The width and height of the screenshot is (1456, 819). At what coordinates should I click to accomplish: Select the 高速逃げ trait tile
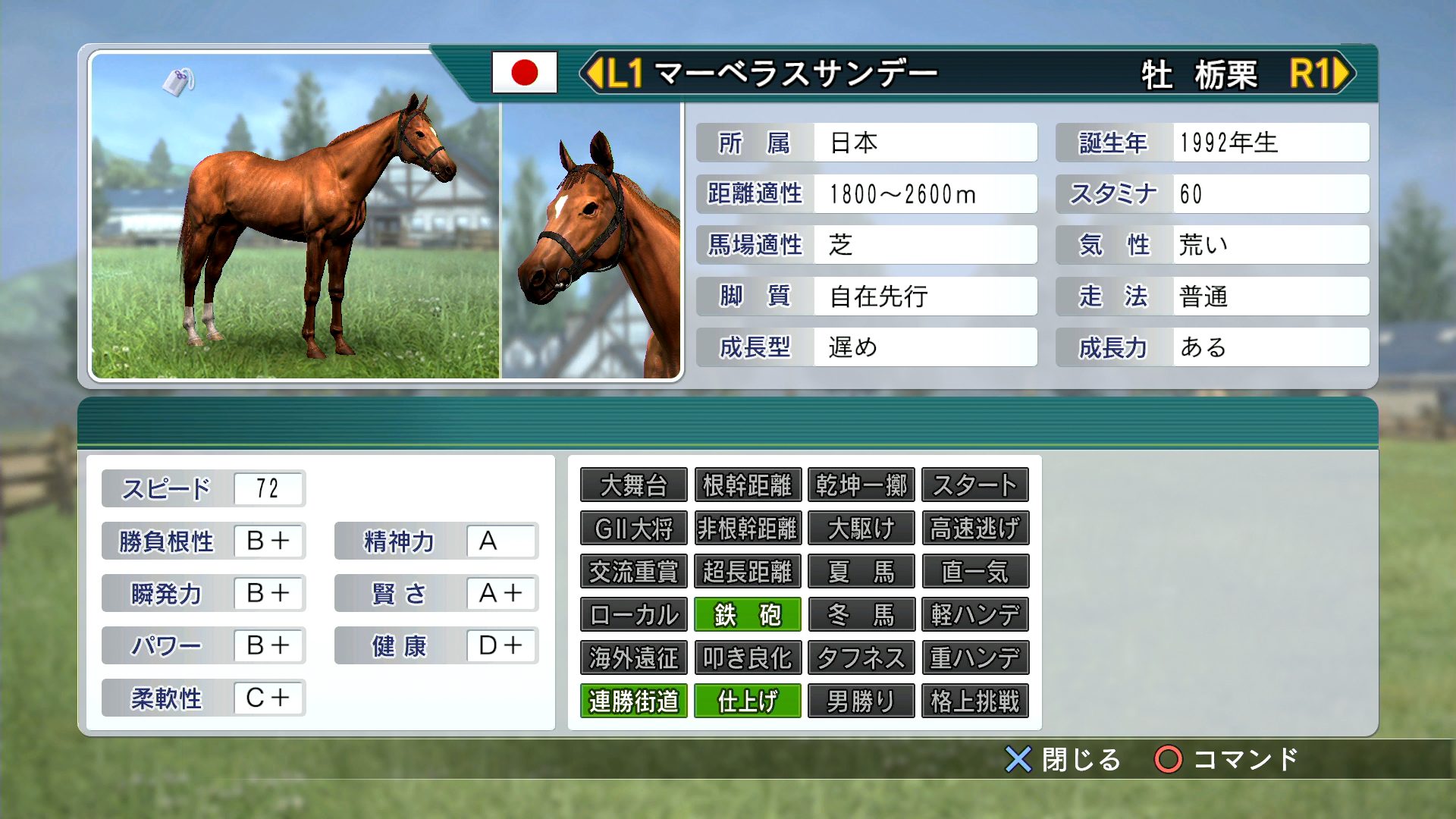pyautogui.click(x=974, y=529)
